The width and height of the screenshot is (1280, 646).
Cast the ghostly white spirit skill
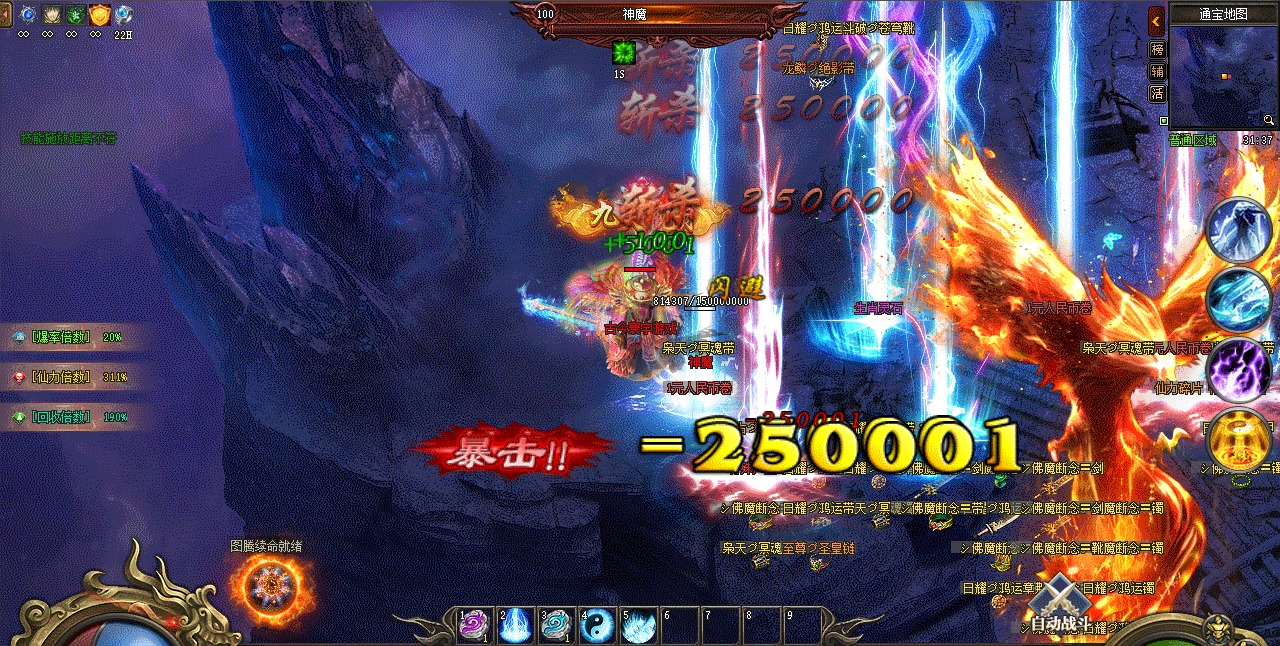pyautogui.click(x=1238, y=229)
